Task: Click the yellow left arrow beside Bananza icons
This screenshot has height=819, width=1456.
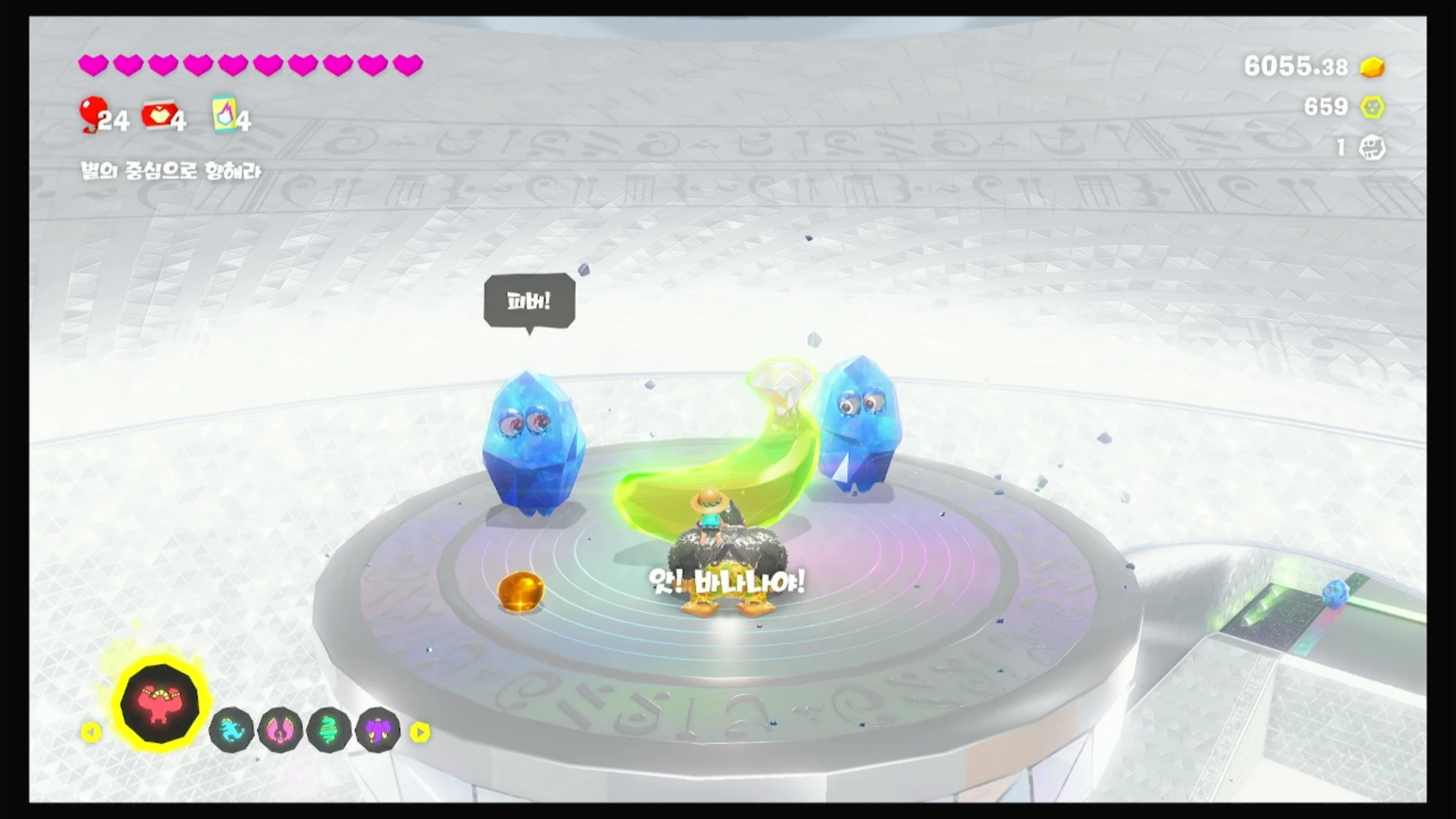Action: pos(91,733)
